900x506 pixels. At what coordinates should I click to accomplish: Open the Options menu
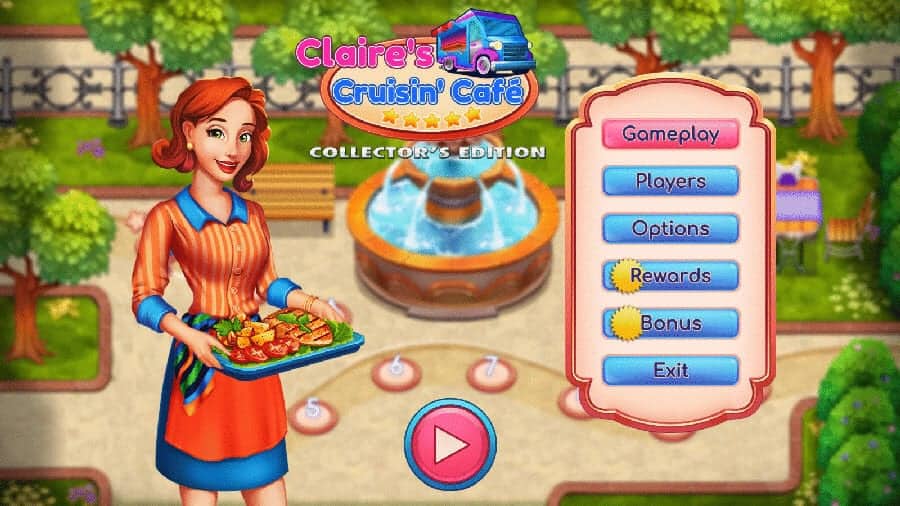click(x=670, y=228)
